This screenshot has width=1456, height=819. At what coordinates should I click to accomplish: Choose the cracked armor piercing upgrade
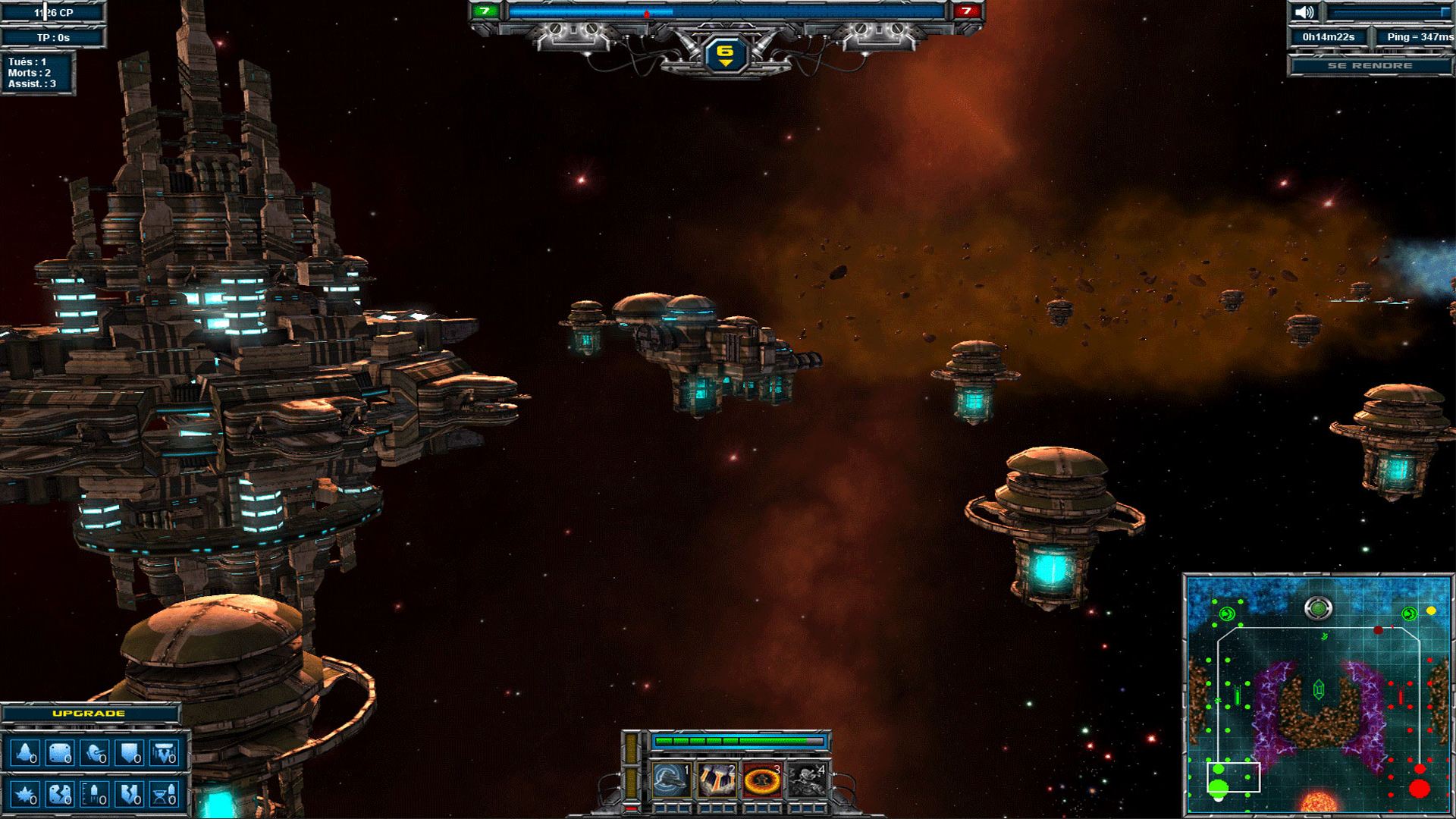click(59, 795)
